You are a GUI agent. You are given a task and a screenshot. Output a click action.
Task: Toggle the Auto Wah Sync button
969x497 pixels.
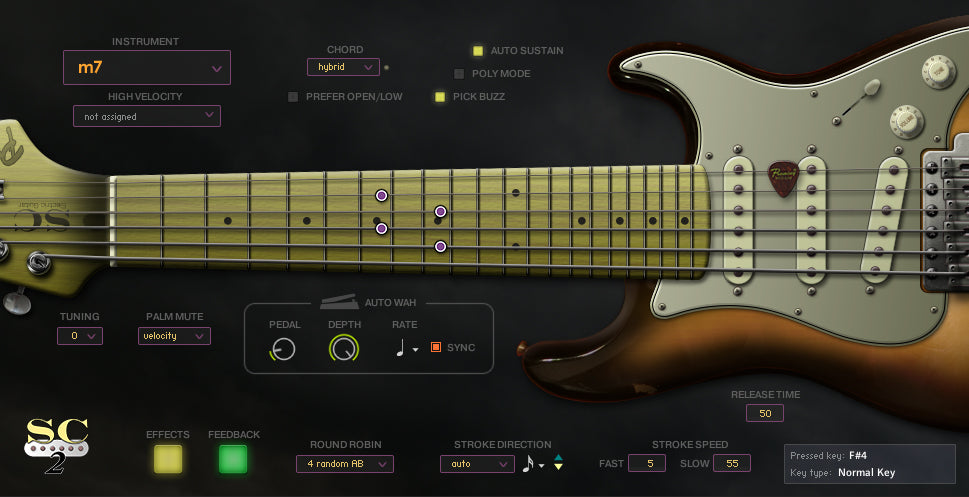click(436, 347)
